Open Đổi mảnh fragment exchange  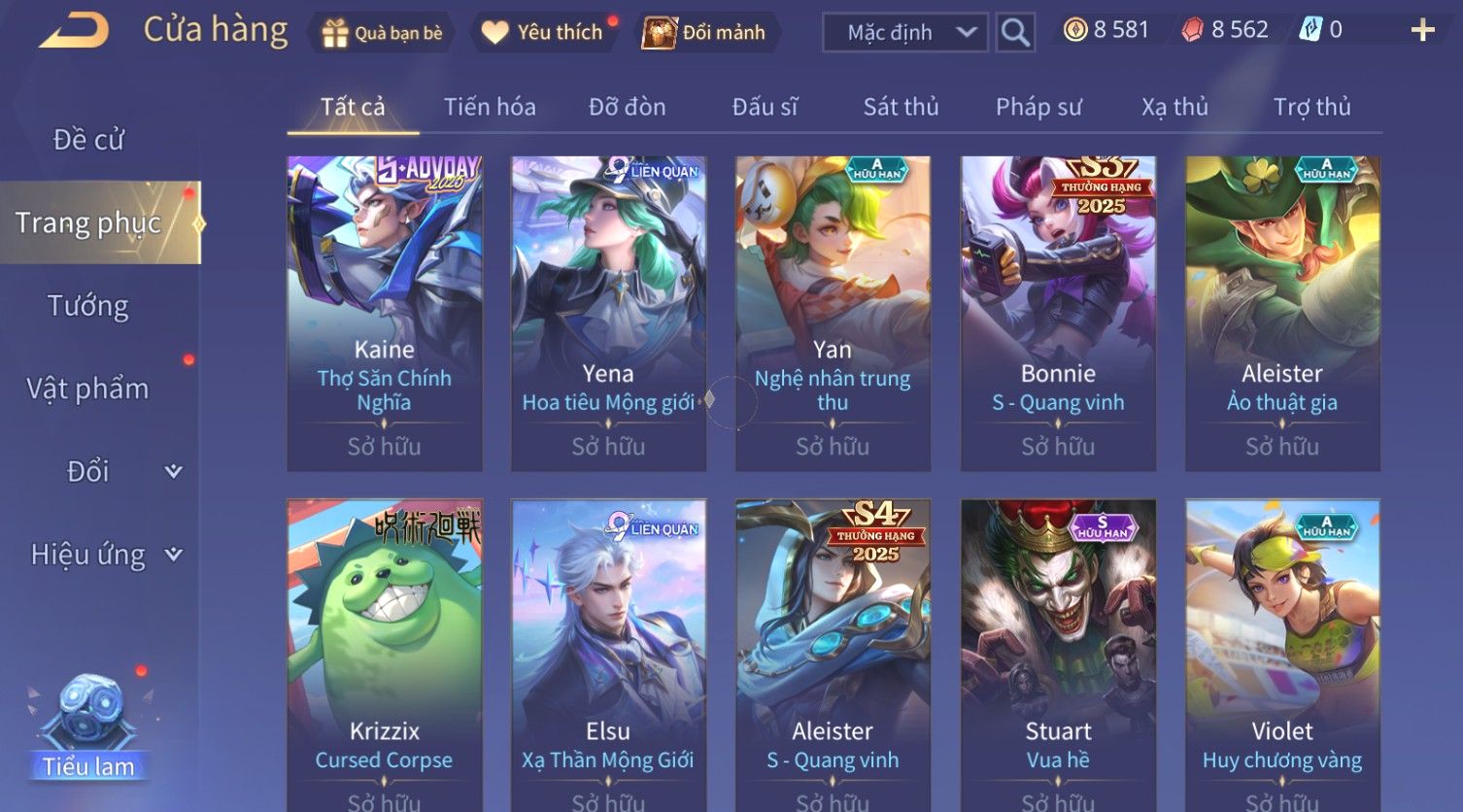(706, 33)
